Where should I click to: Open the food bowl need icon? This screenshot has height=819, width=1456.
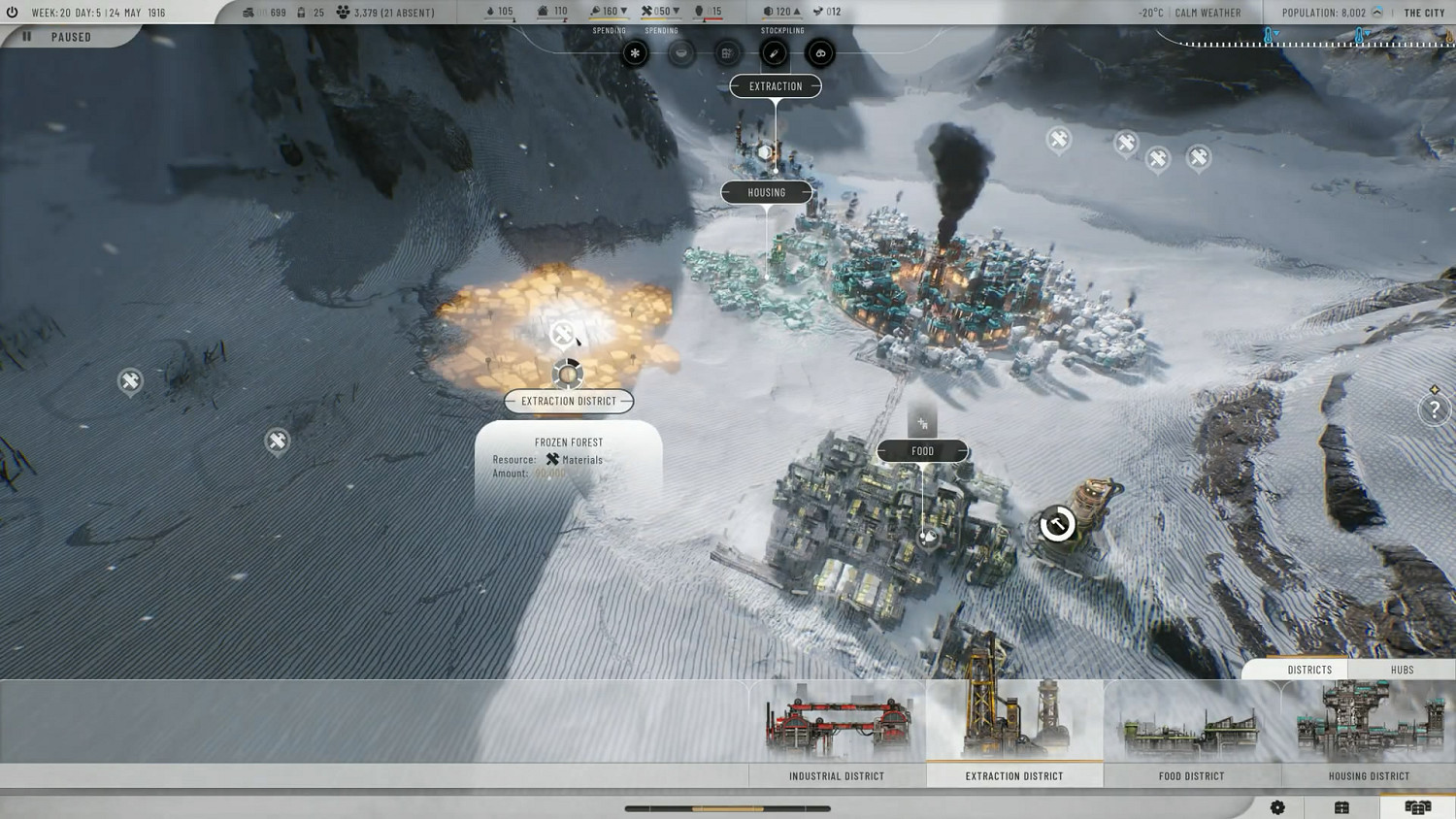(x=681, y=53)
